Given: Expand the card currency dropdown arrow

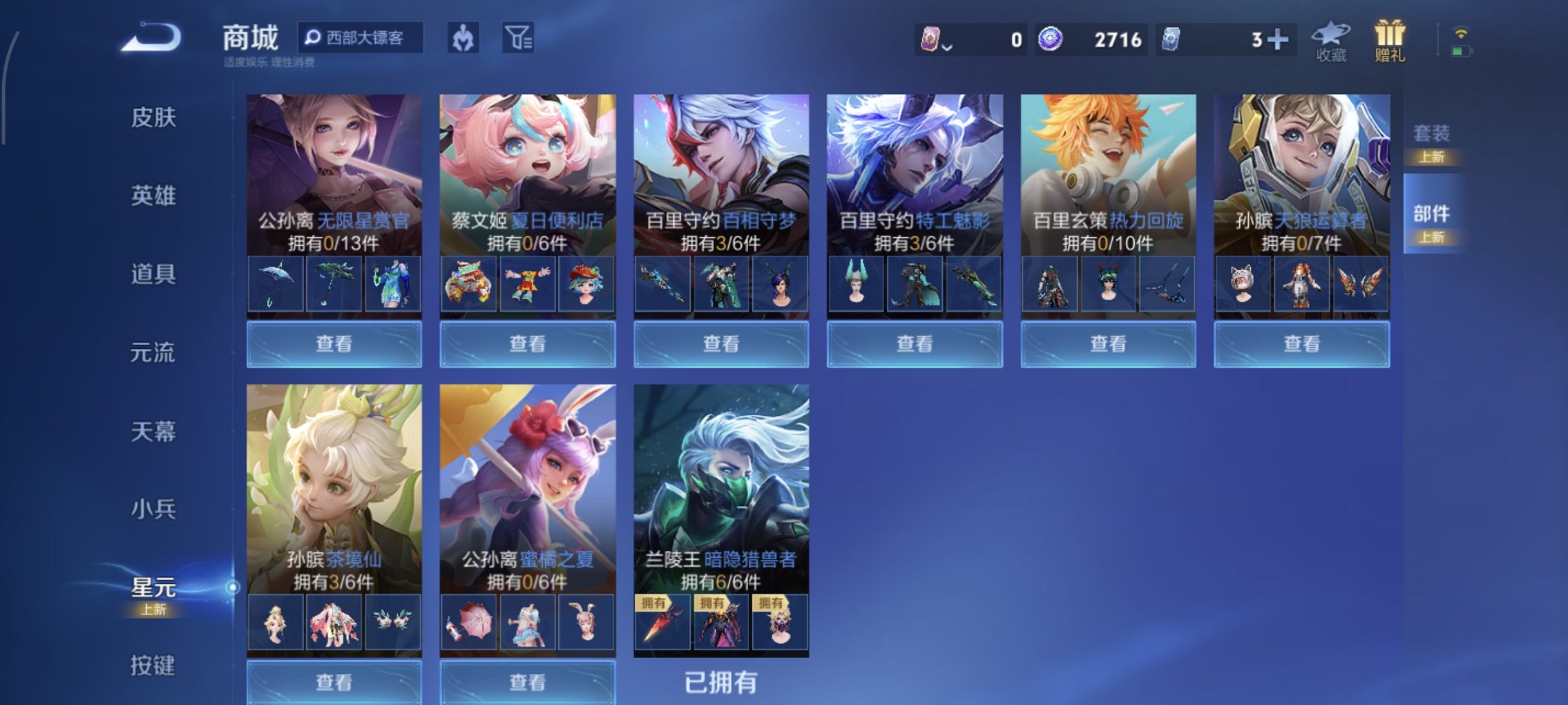Looking at the screenshot, I should click(x=946, y=47).
